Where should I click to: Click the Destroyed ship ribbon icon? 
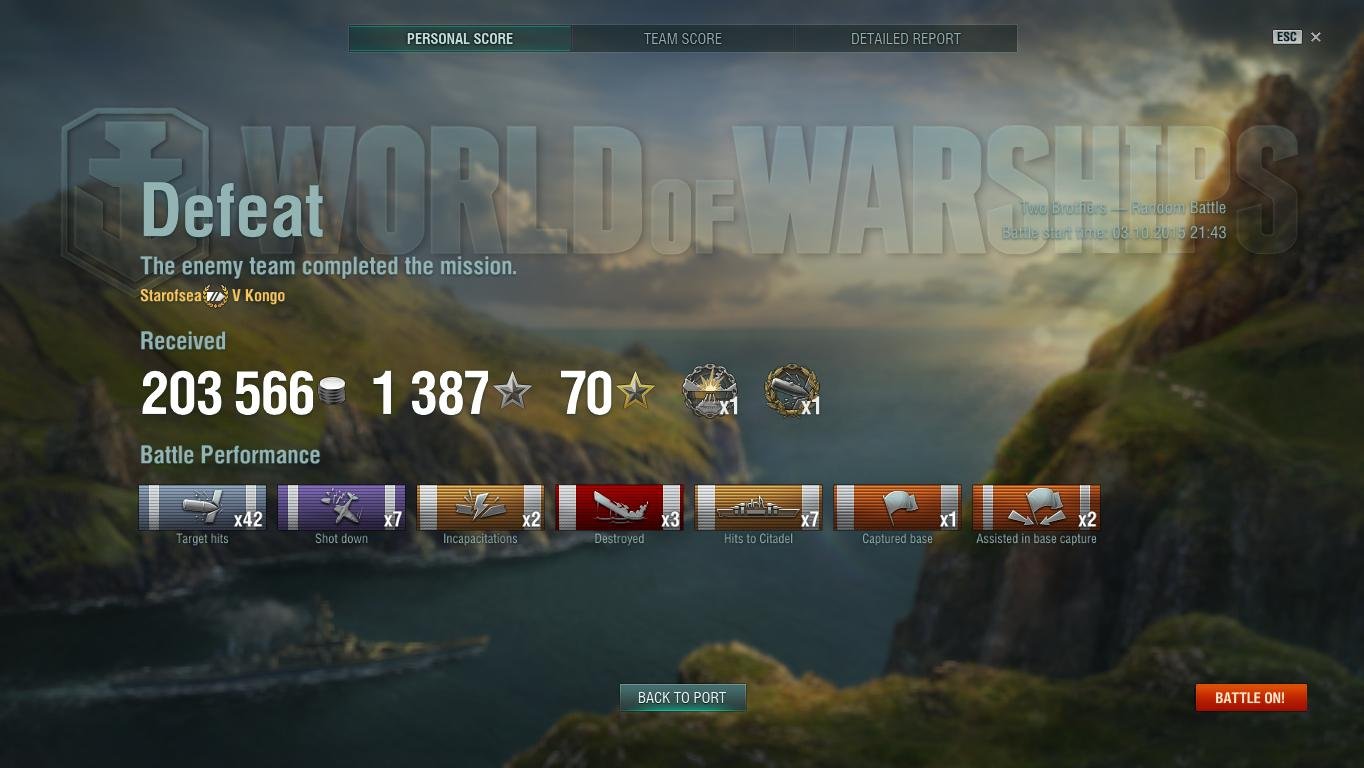(619, 507)
